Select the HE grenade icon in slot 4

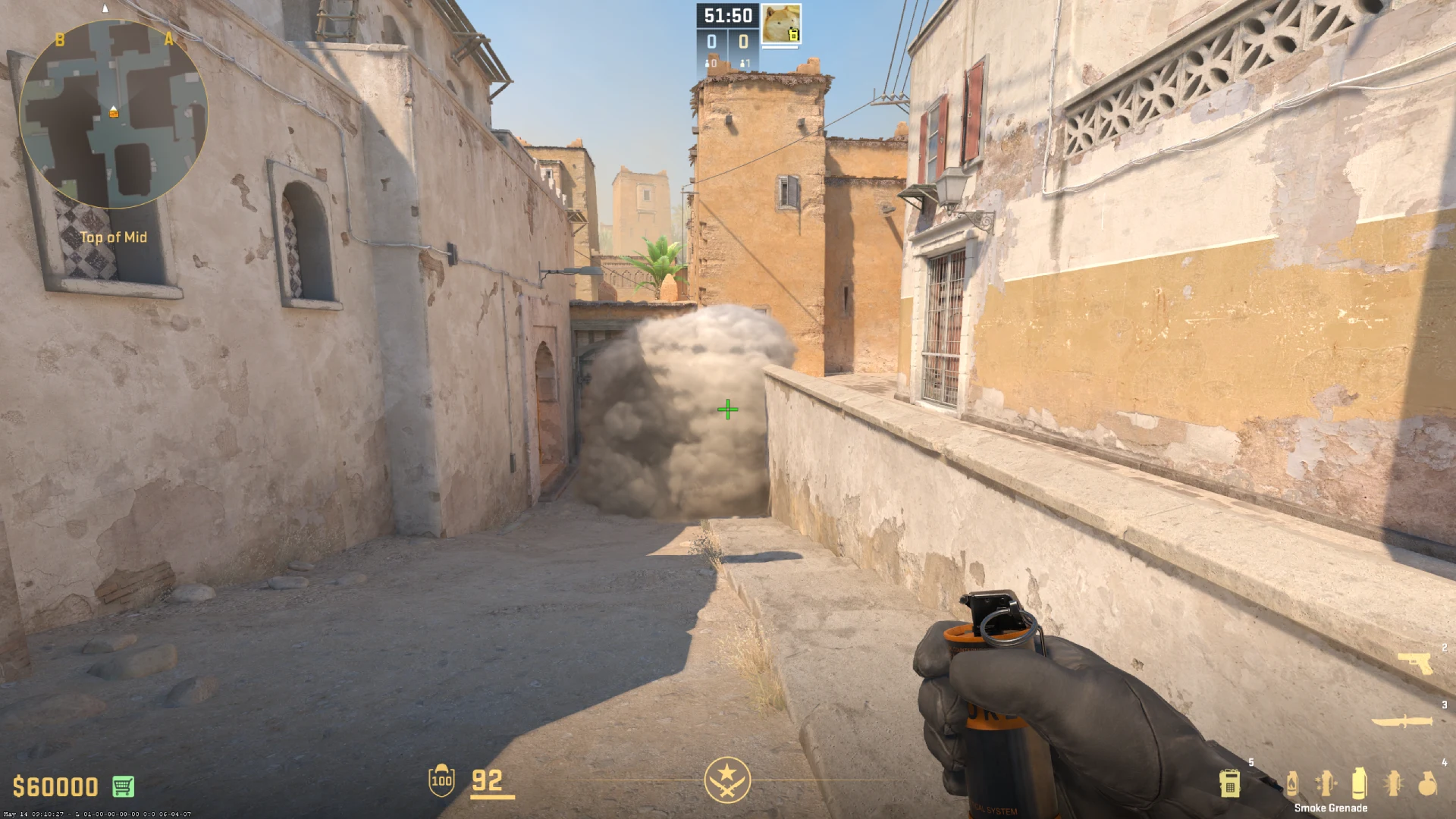(x=1428, y=783)
